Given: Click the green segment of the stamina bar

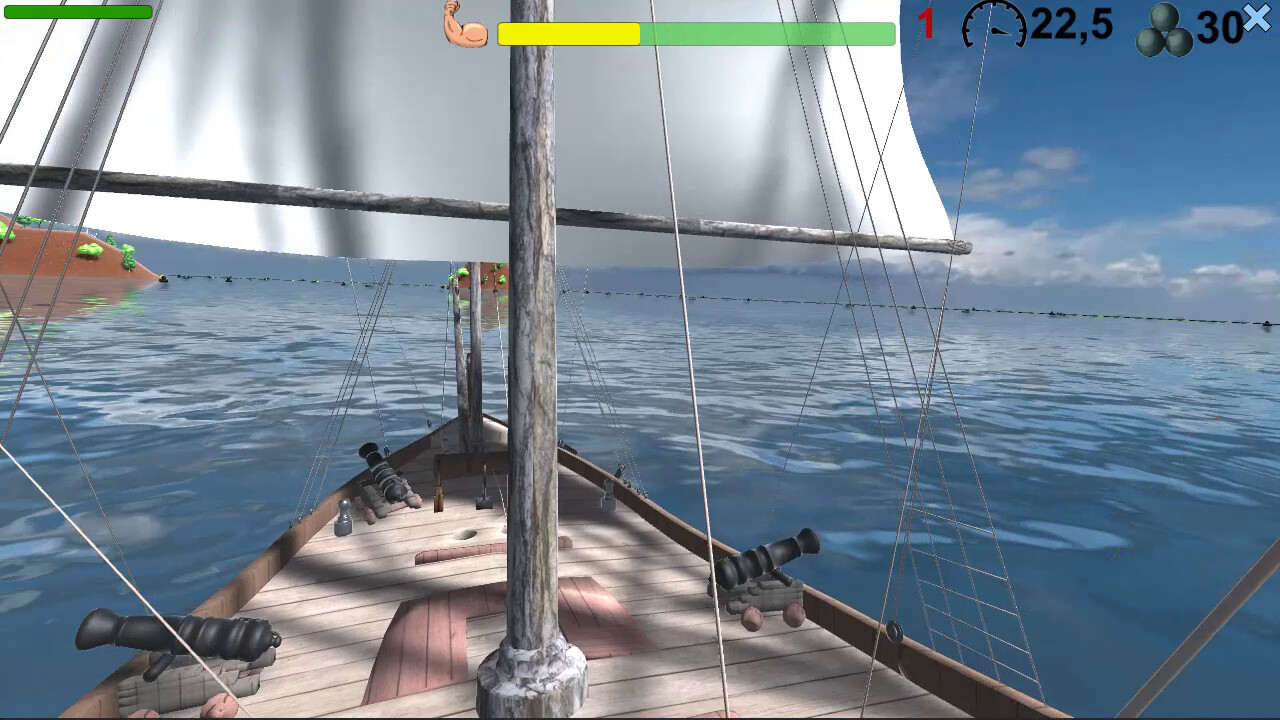Looking at the screenshot, I should click(770, 34).
